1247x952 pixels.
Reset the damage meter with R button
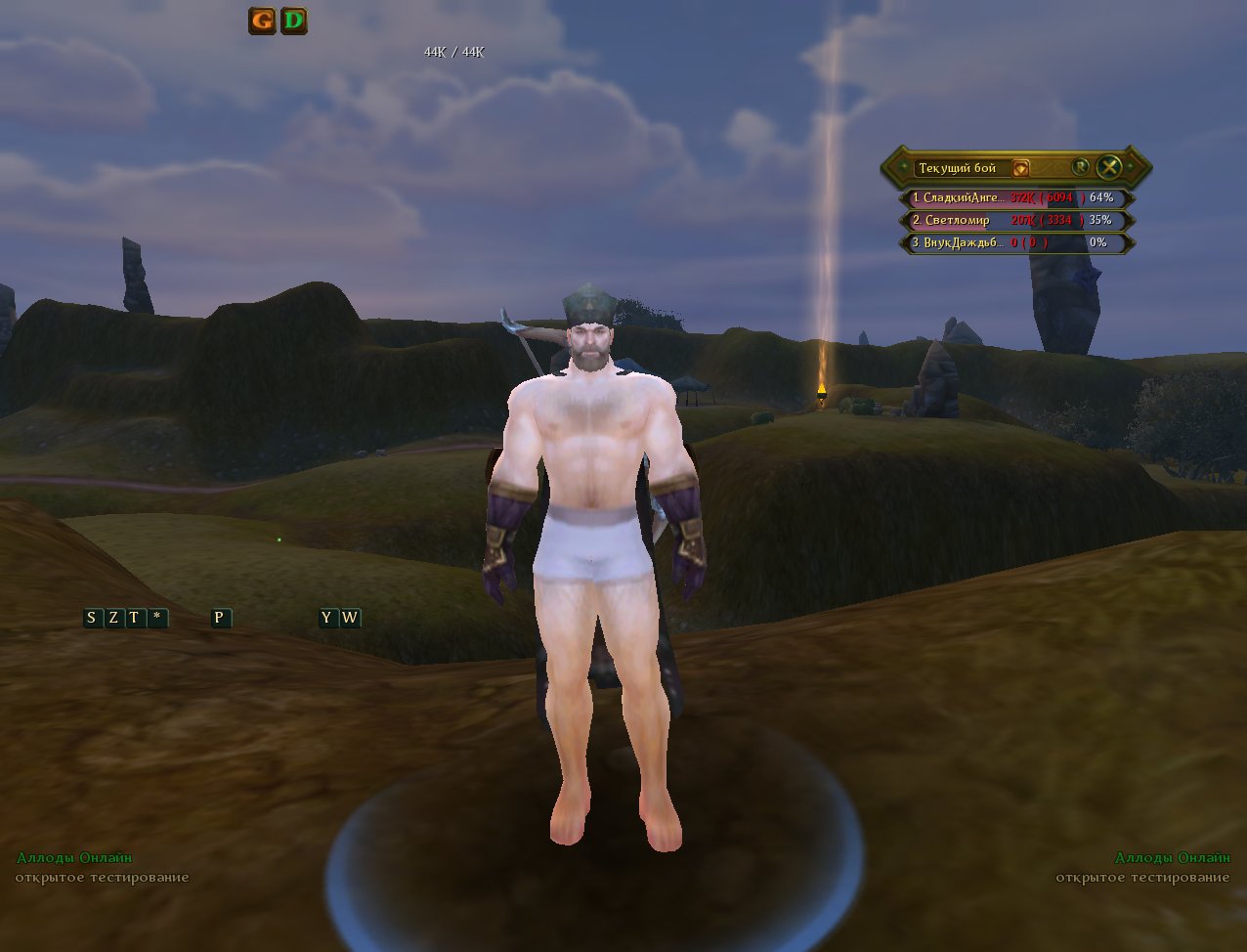coord(1080,167)
